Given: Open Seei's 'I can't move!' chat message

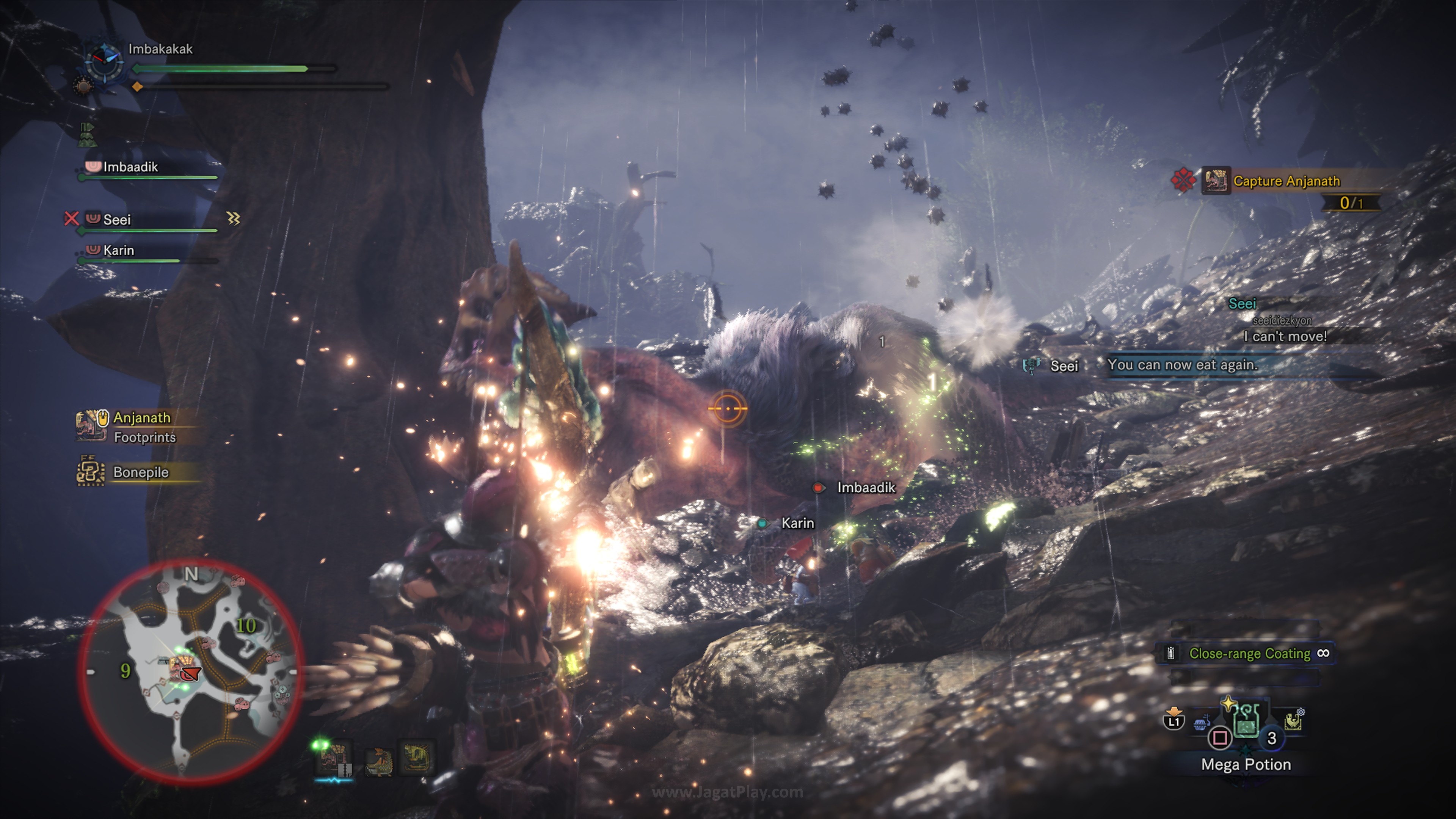Looking at the screenshot, I should 1285,336.
